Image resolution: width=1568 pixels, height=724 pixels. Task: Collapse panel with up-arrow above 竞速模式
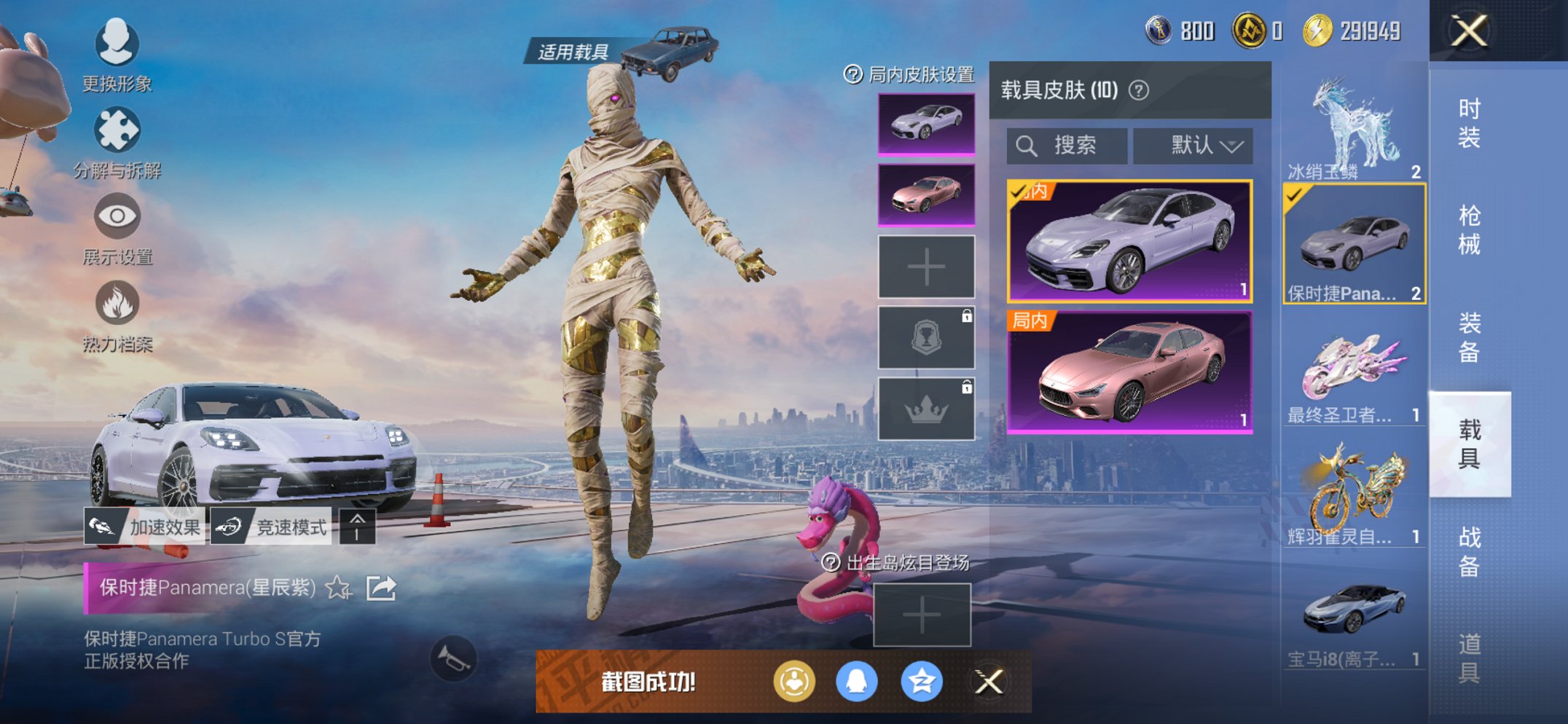pos(356,527)
